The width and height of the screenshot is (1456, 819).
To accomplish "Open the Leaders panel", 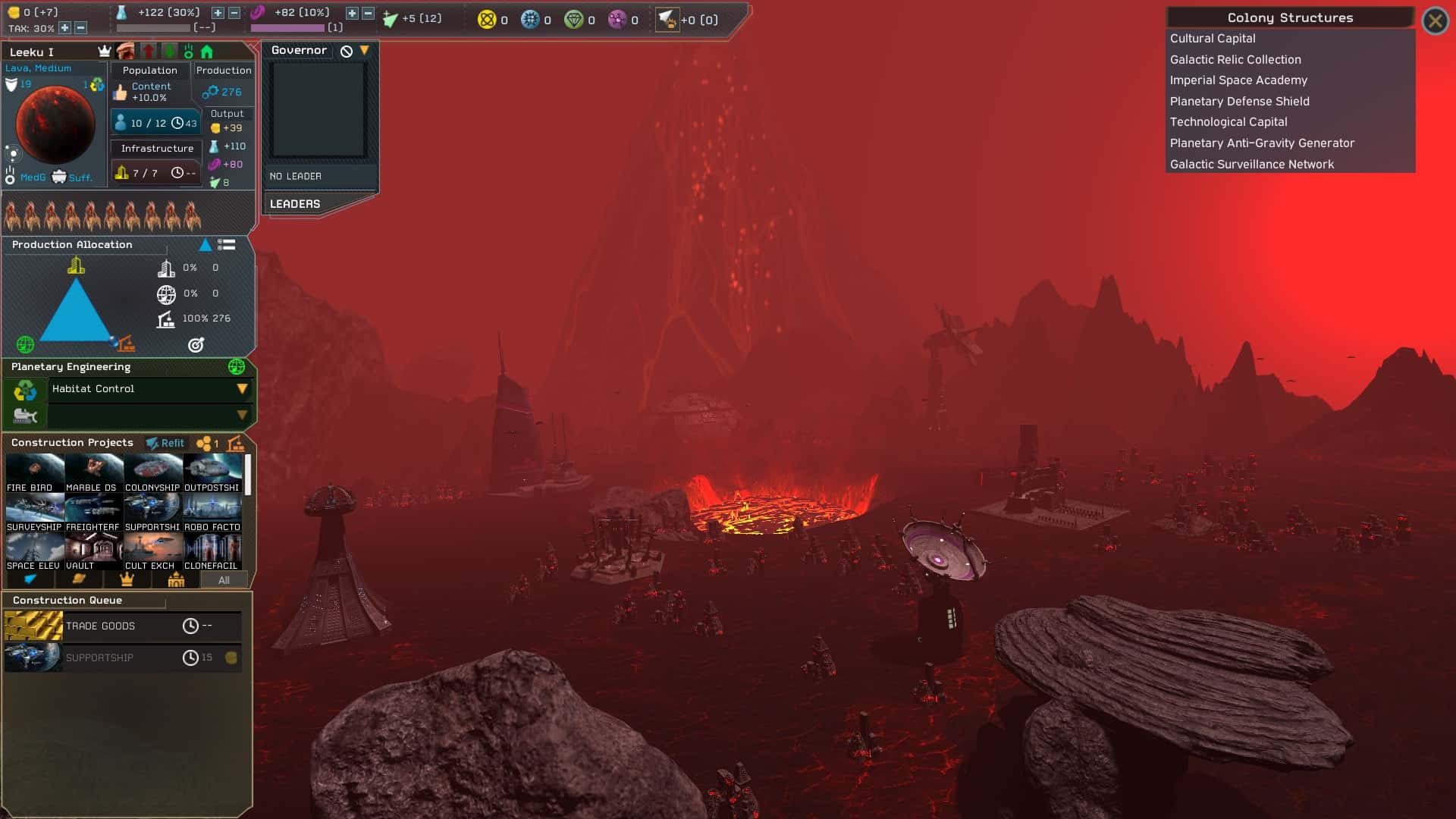I will 295,204.
